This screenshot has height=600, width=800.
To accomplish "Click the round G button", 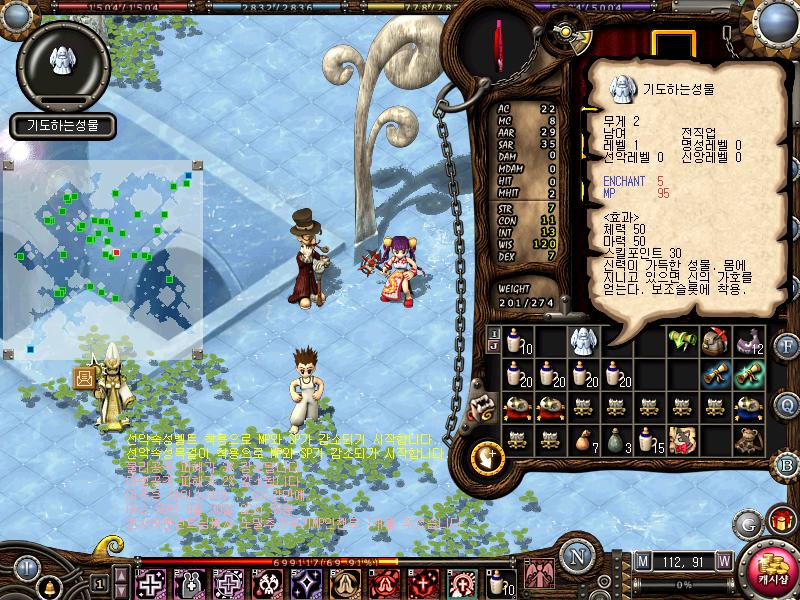I will pyautogui.click(x=747, y=523).
